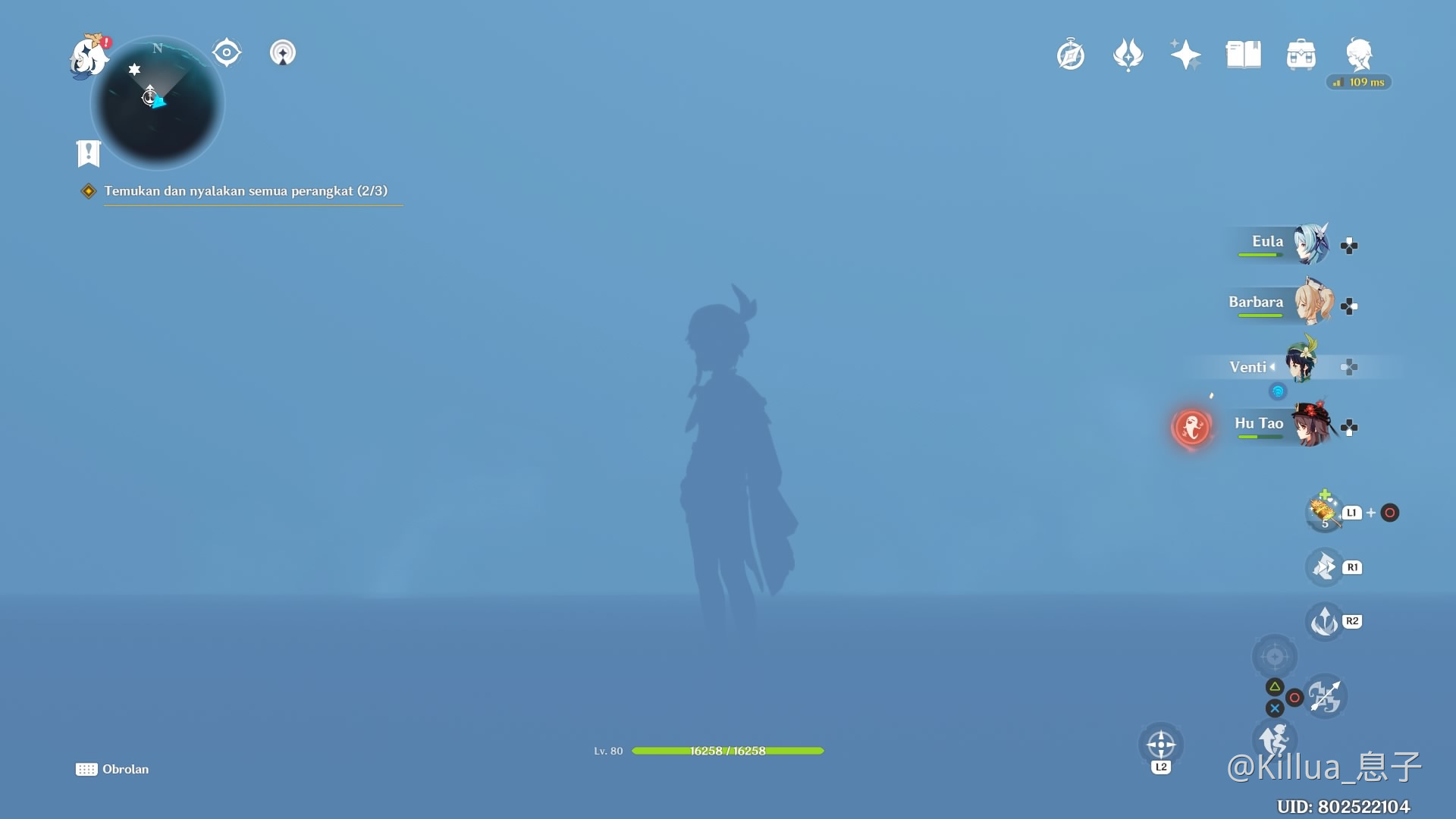Image resolution: width=1456 pixels, height=819 pixels.
Task: Toggle the broadcast signal icon near the minimap
Action: (x=282, y=53)
